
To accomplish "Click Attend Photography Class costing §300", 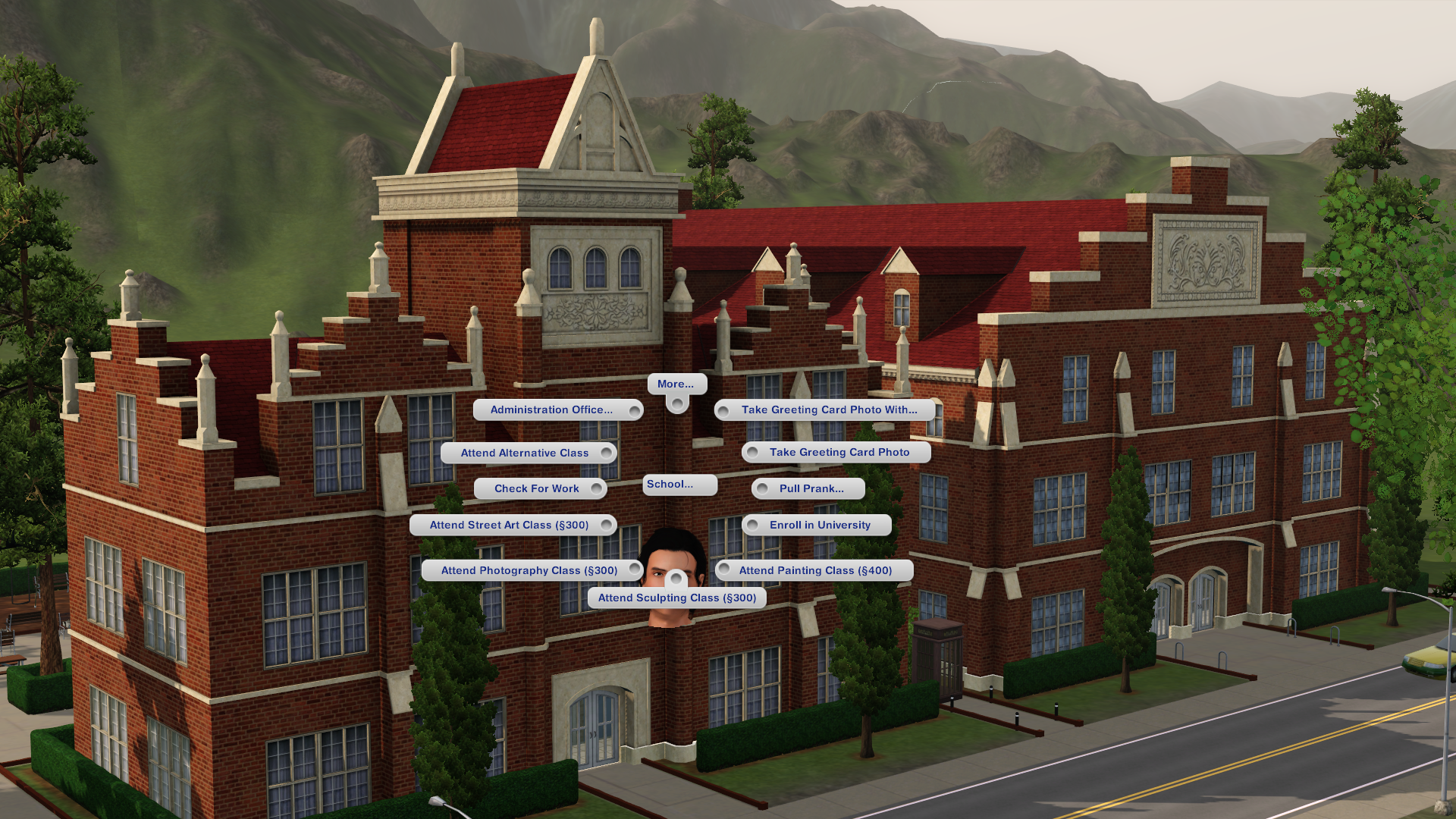I will (531, 570).
